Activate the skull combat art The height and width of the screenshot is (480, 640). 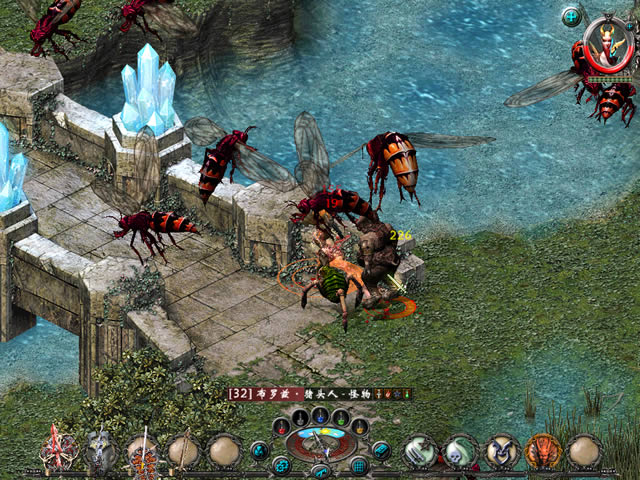coord(460,452)
